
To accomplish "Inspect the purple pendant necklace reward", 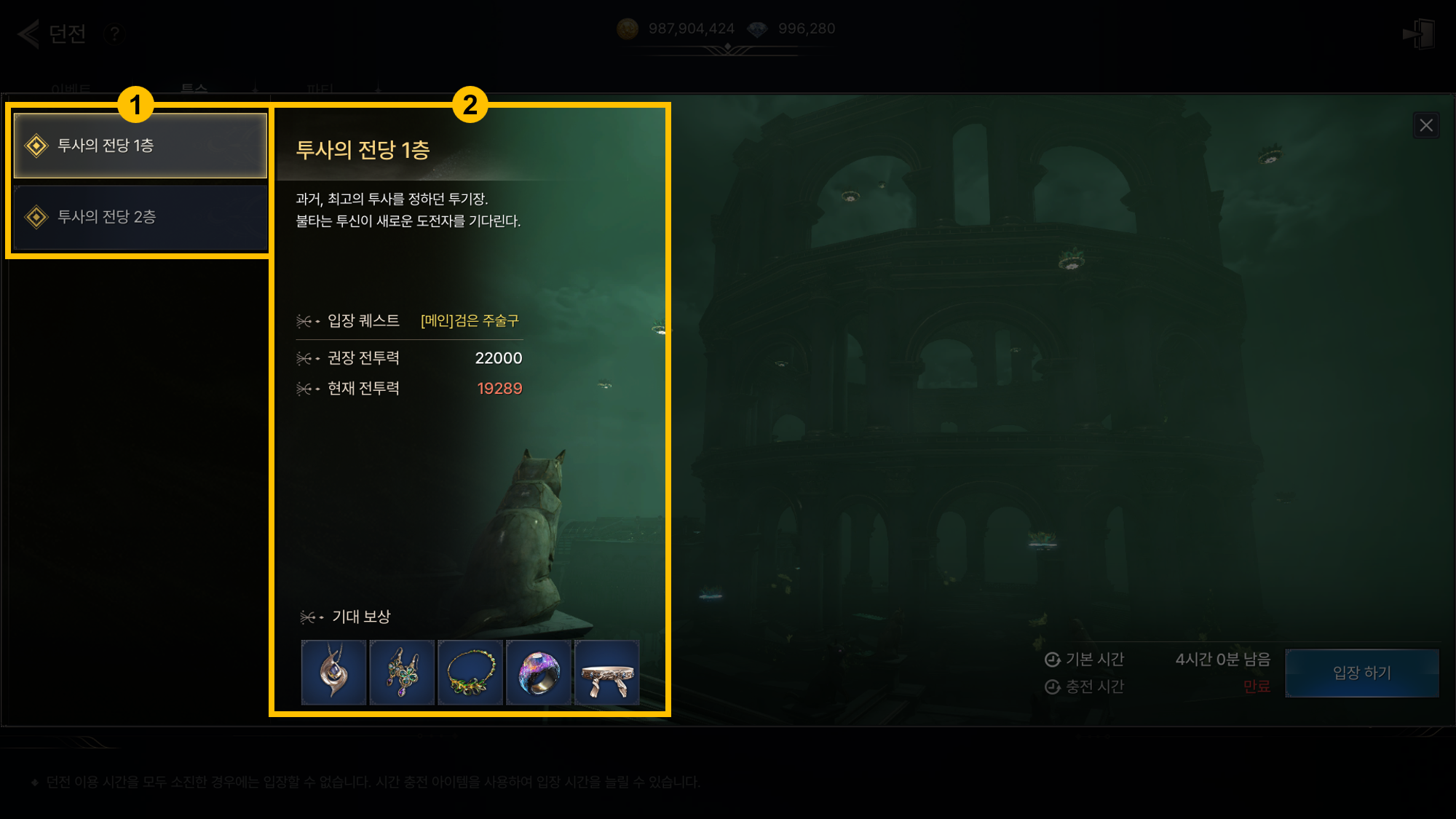I will (333, 672).
